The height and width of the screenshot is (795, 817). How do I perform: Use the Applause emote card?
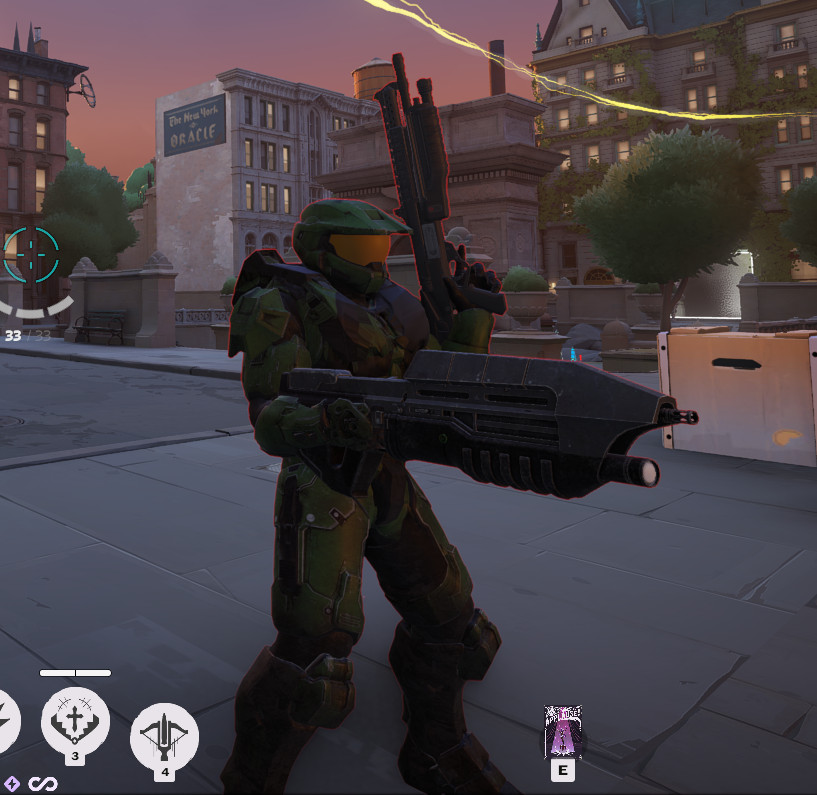pos(563,731)
